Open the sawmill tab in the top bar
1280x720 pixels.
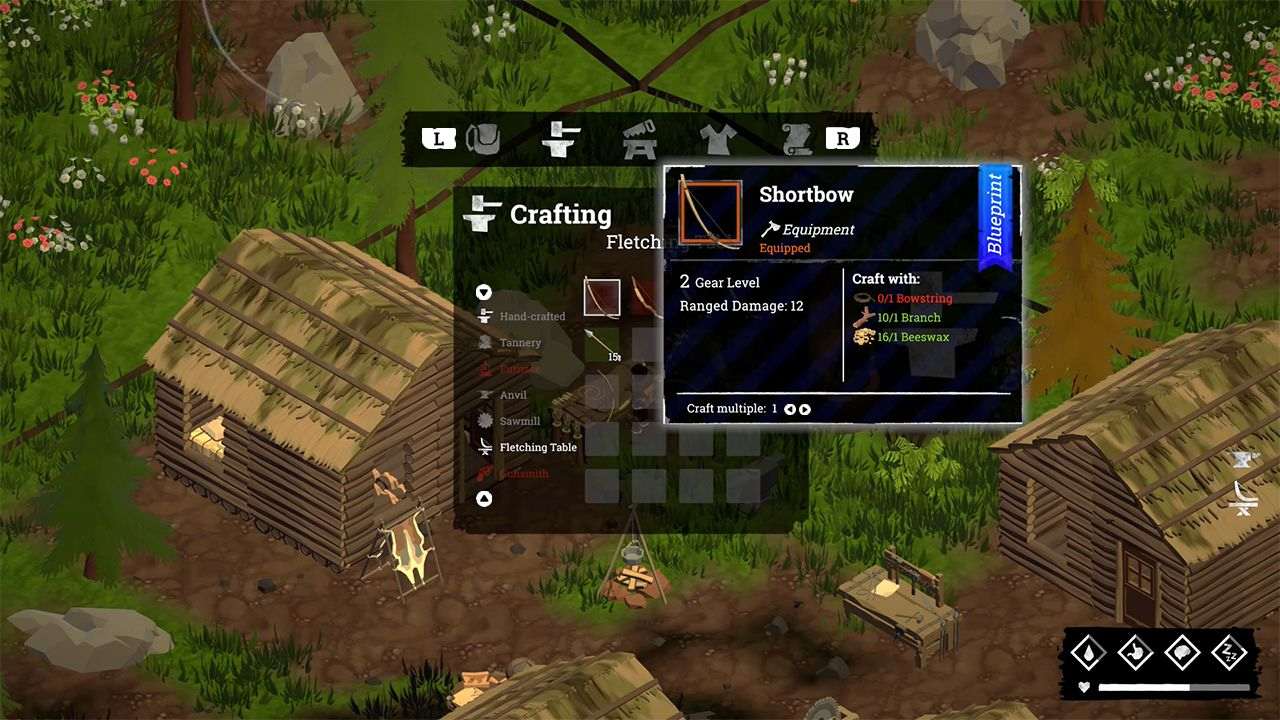coord(640,138)
